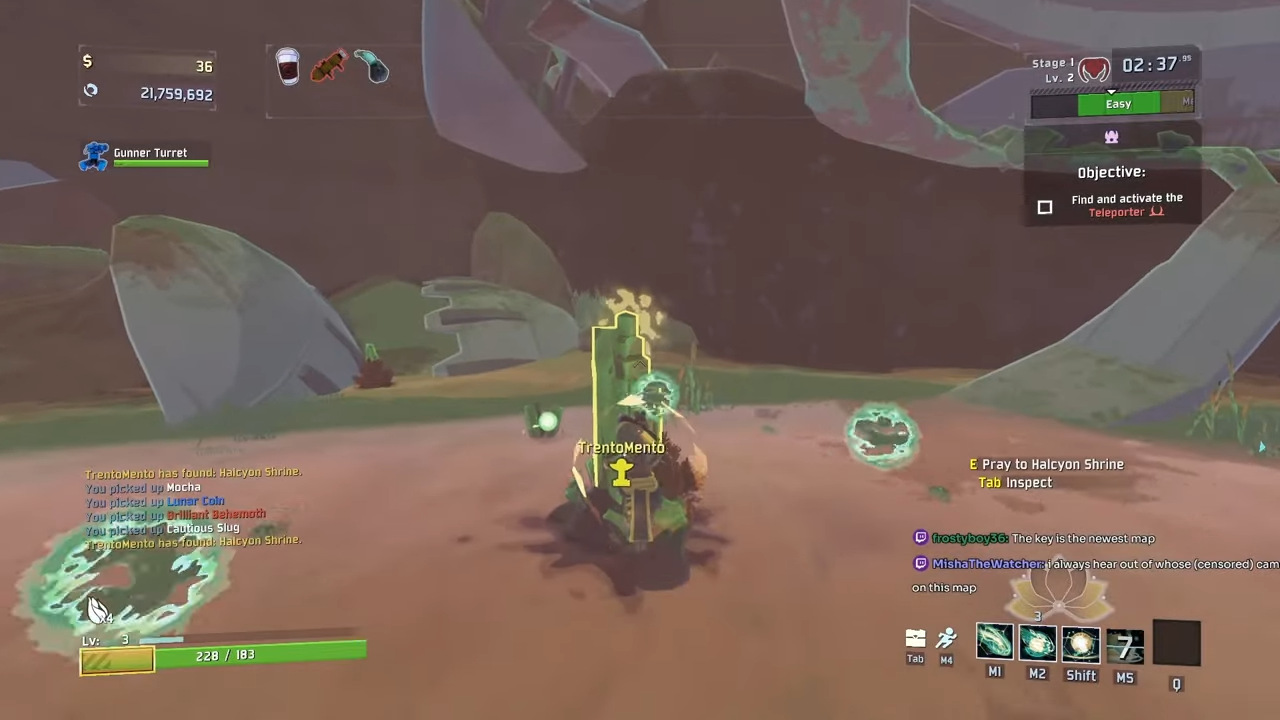Viewport: 1280px width, 720px height.
Task: Select the Easy difficulty tab
Action: point(1118,103)
